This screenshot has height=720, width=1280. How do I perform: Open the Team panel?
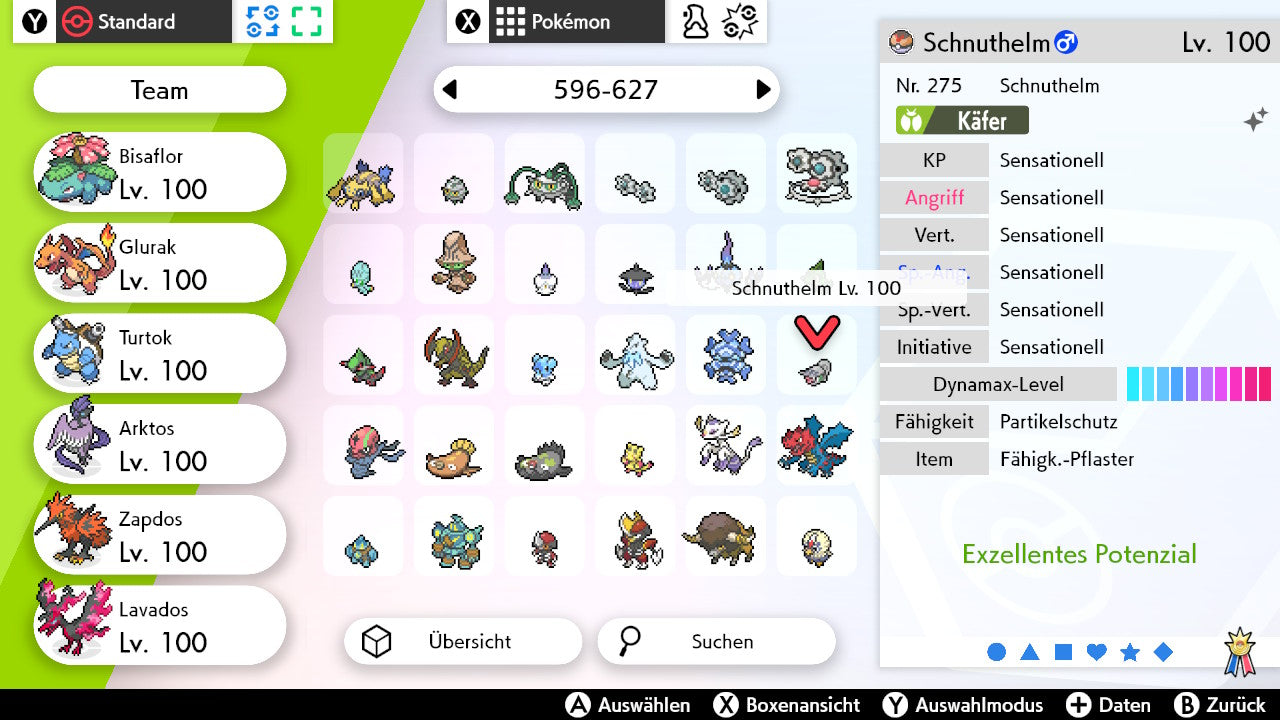click(159, 90)
